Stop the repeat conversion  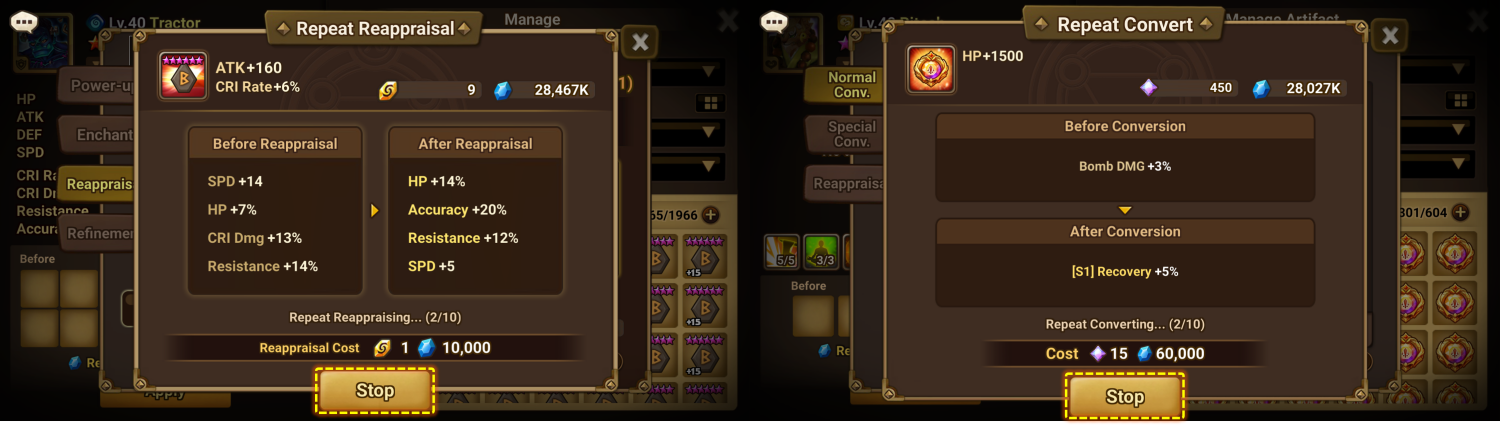pyautogui.click(x=1124, y=397)
